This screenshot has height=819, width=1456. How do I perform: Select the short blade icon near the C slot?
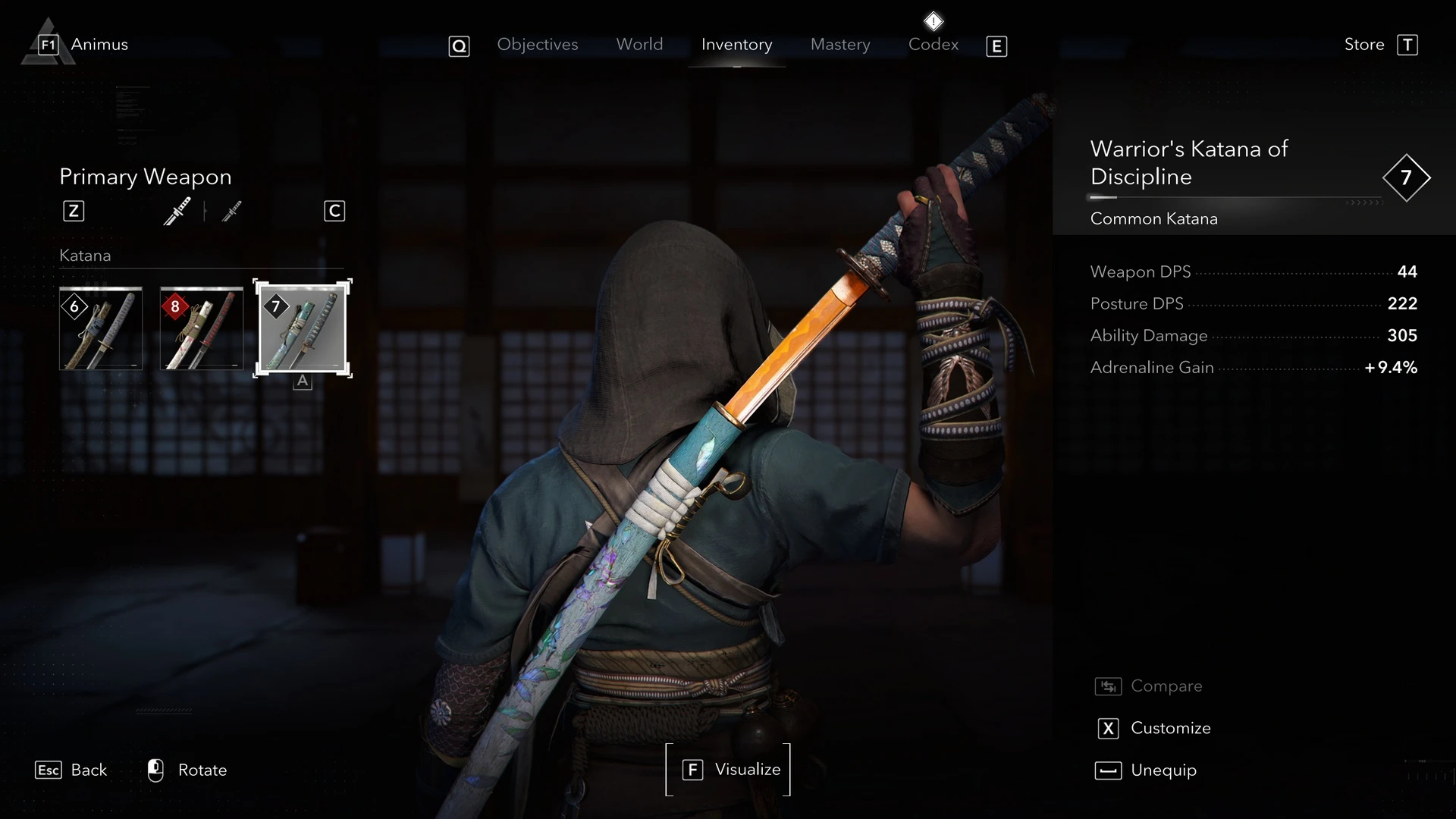(231, 211)
